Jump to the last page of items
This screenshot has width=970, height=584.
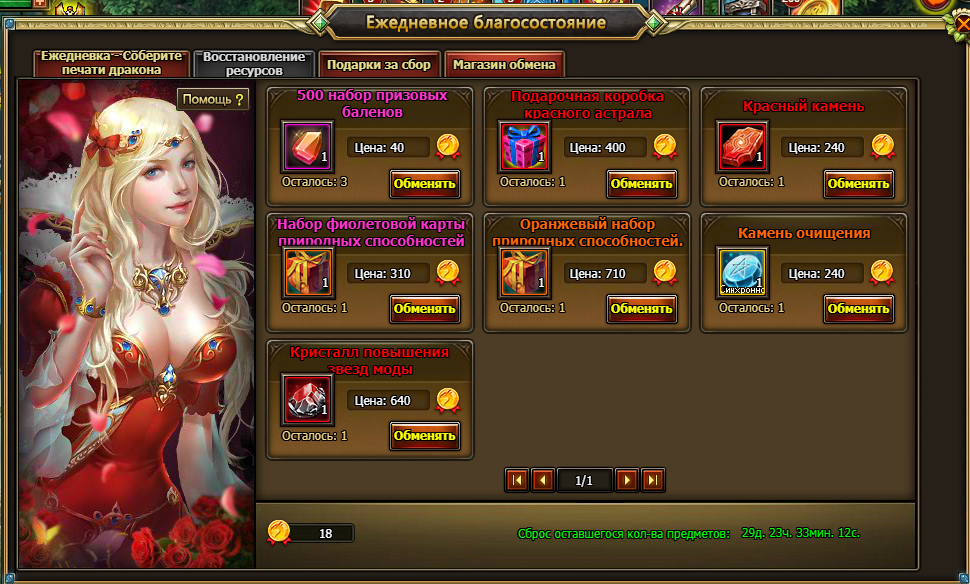[653, 480]
